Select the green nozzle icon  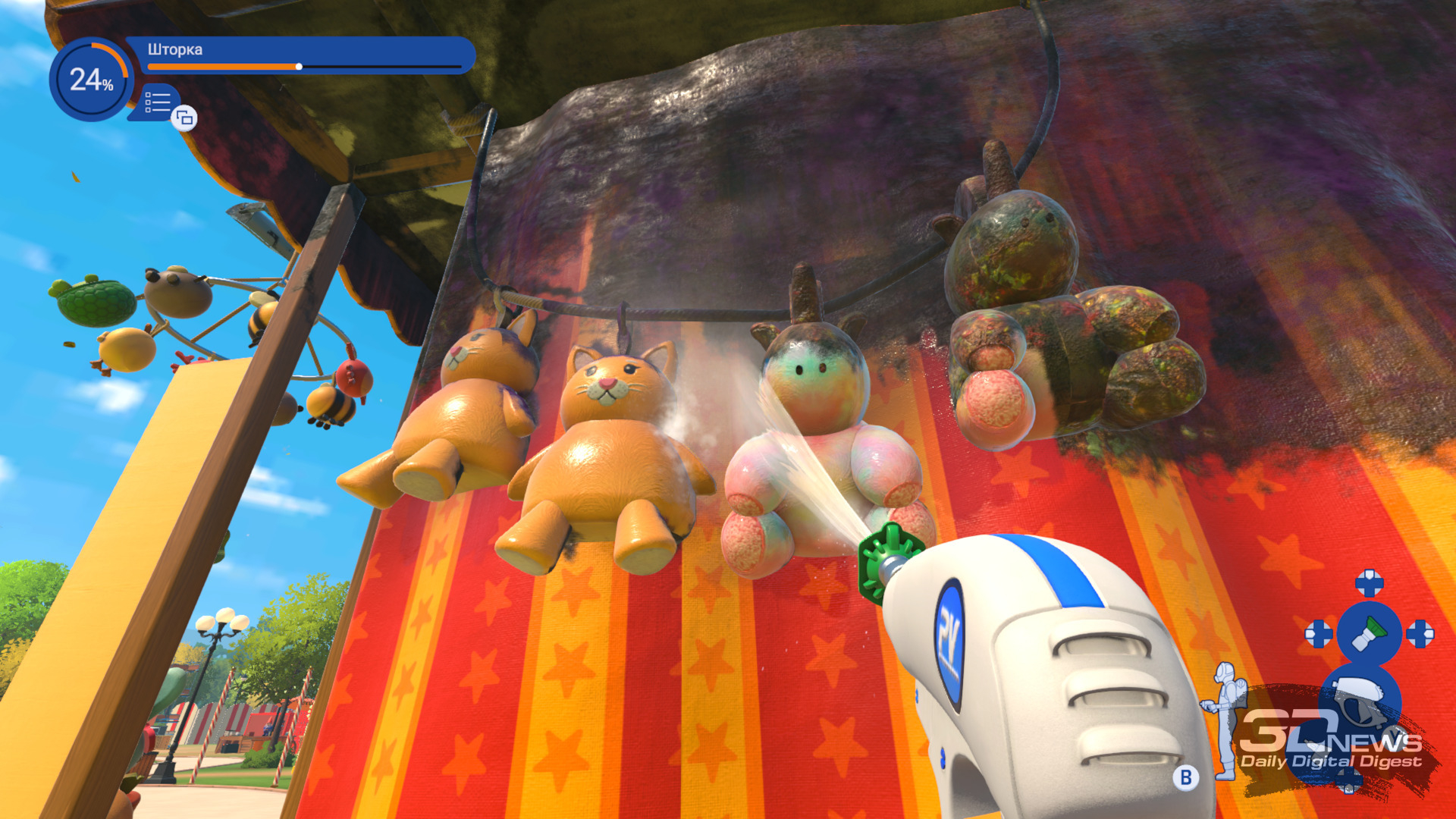coord(1370,634)
